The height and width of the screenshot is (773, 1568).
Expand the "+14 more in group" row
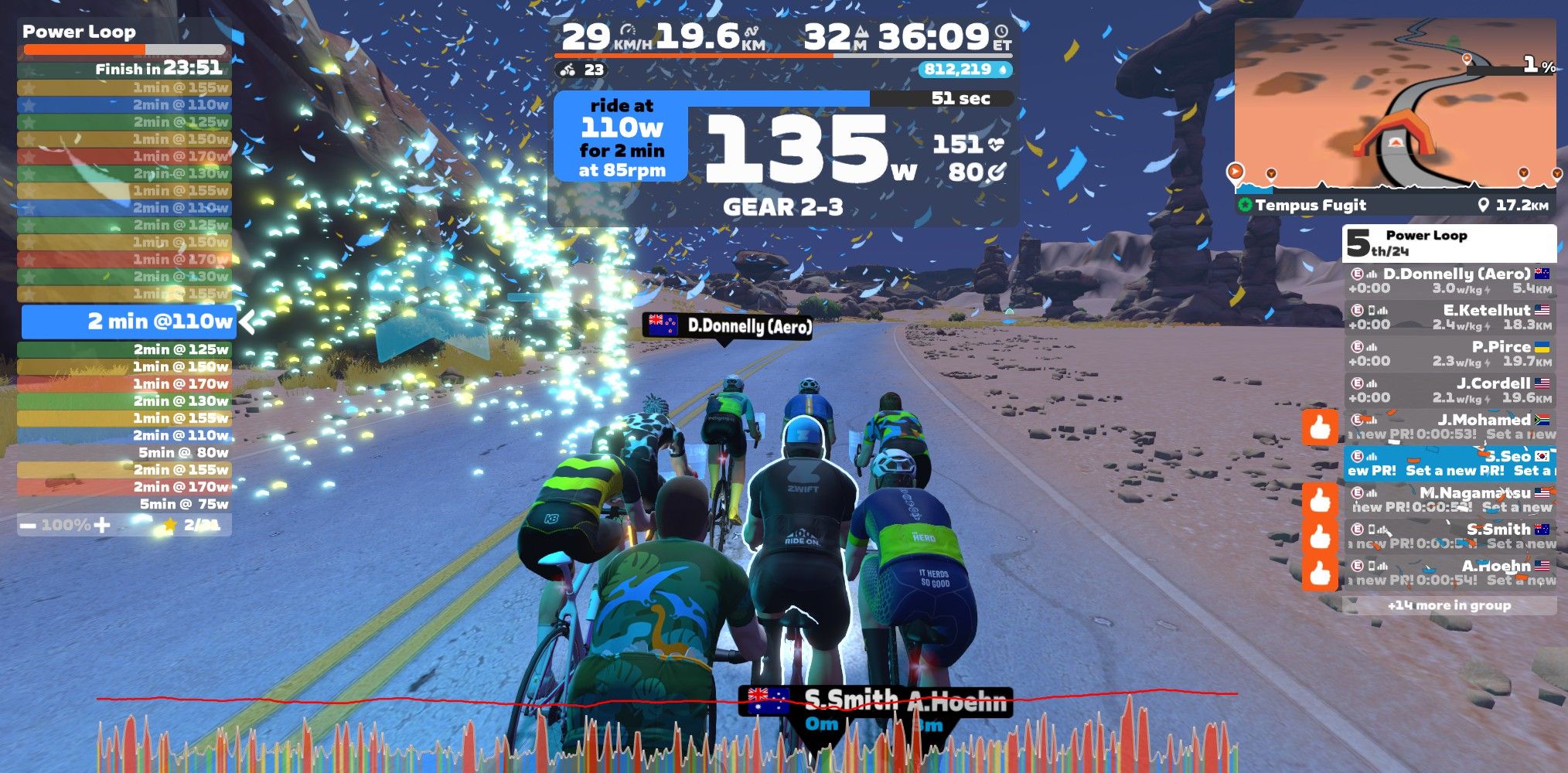pyautogui.click(x=1449, y=605)
